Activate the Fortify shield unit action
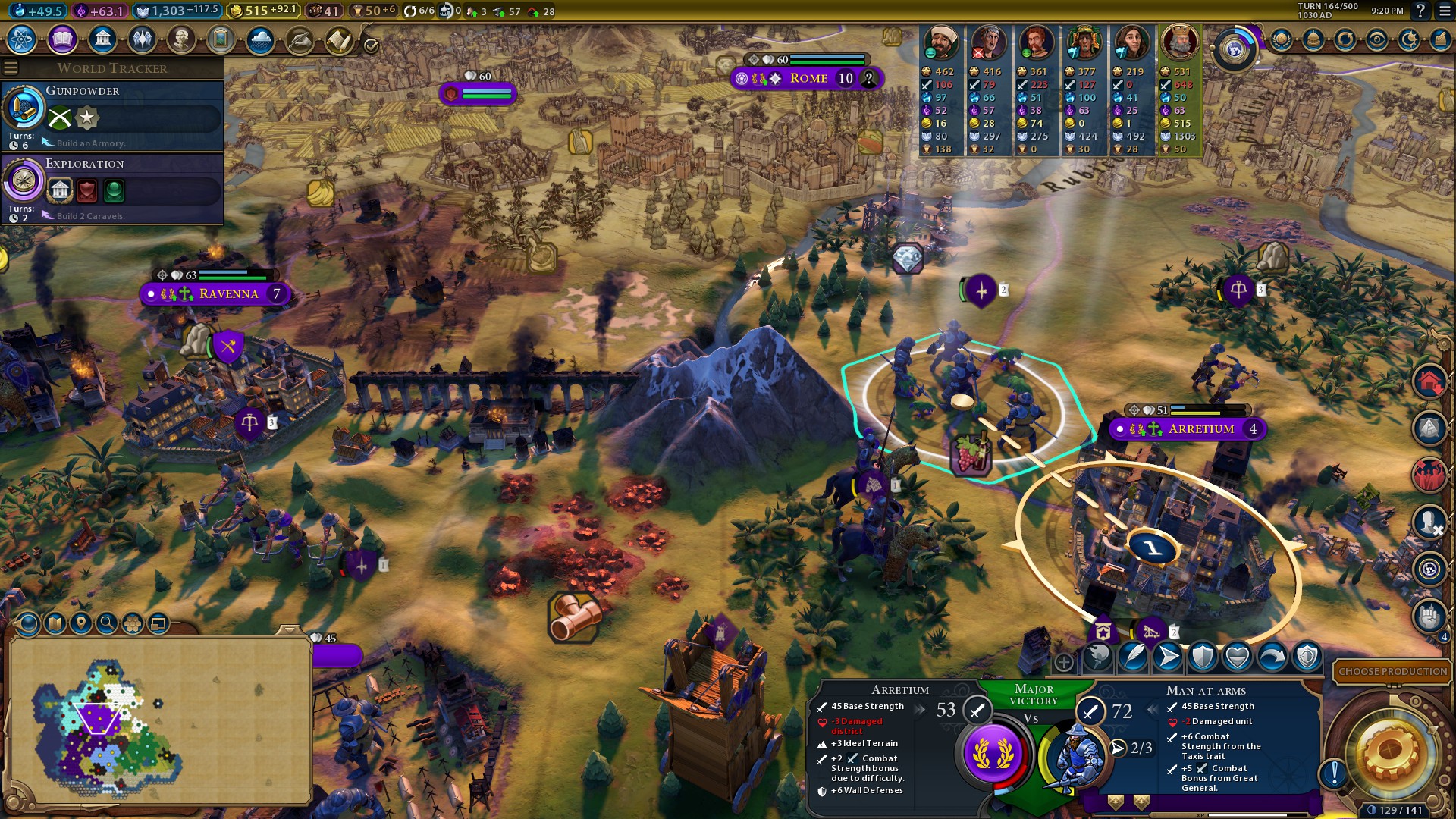1456x819 pixels. tap(1203, 657)
